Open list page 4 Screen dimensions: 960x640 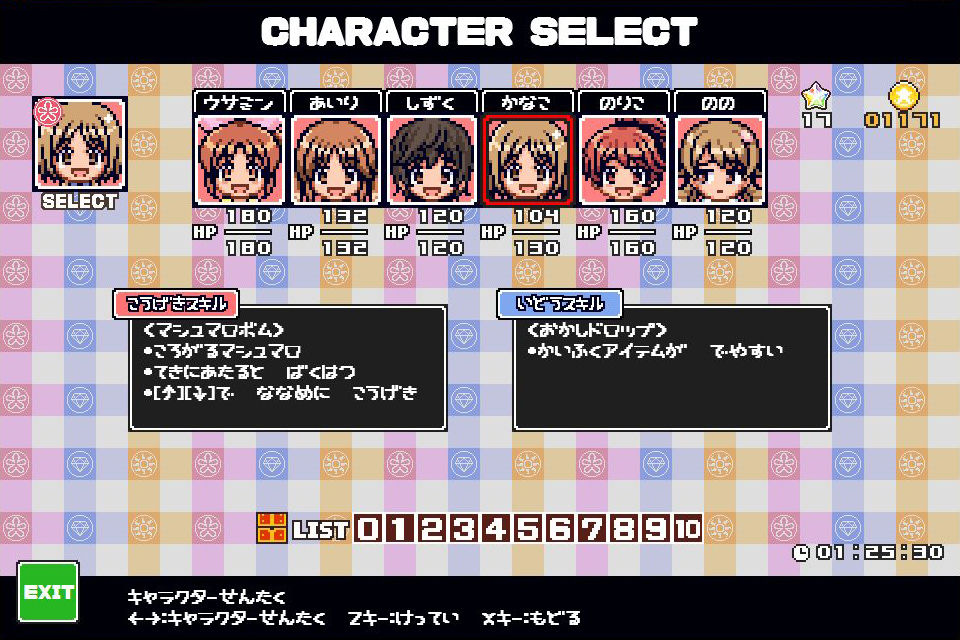(x=496, y=527)
